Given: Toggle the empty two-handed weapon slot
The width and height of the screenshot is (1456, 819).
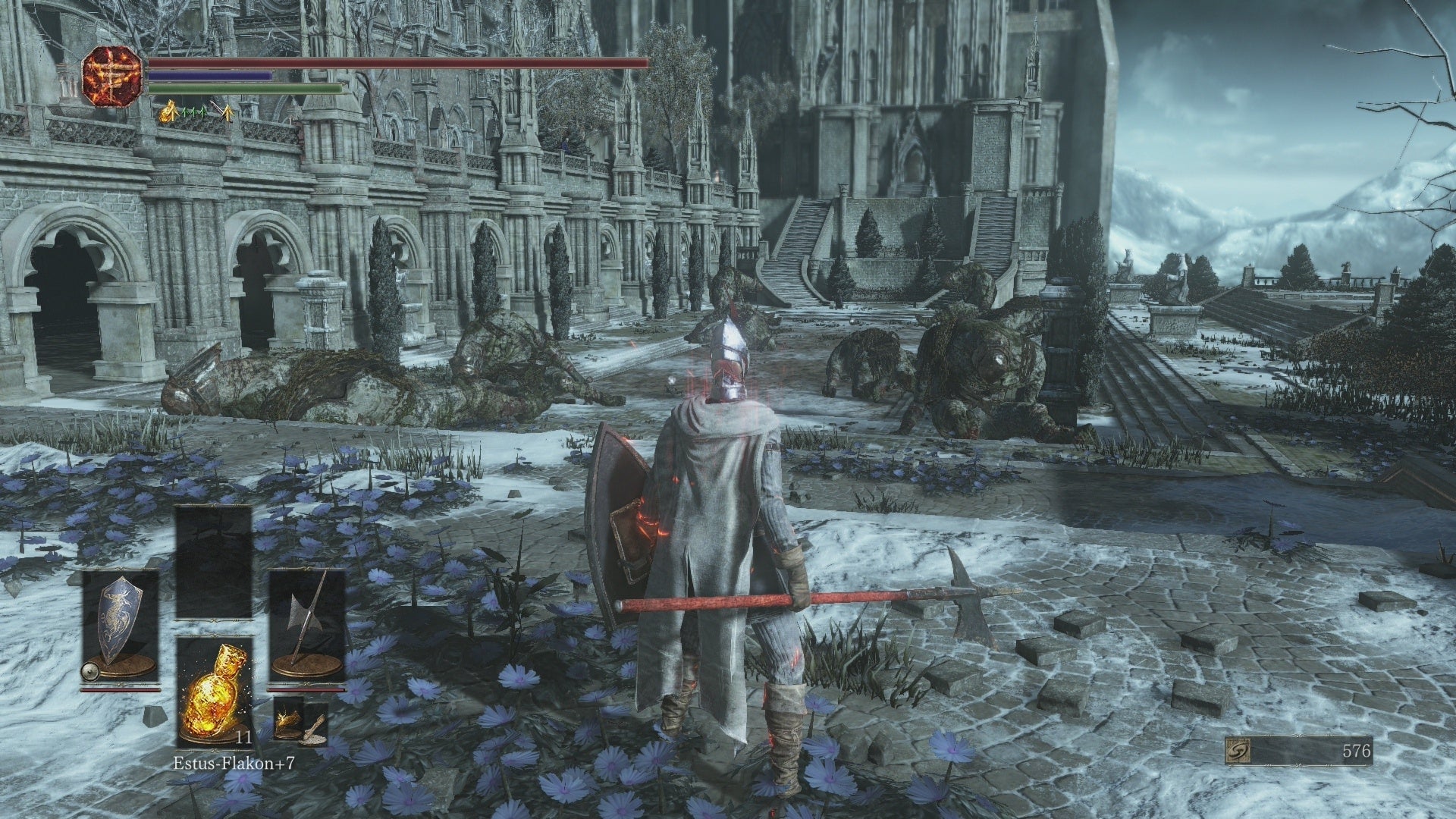Looking at the screenshot, I should click(214, 531).
